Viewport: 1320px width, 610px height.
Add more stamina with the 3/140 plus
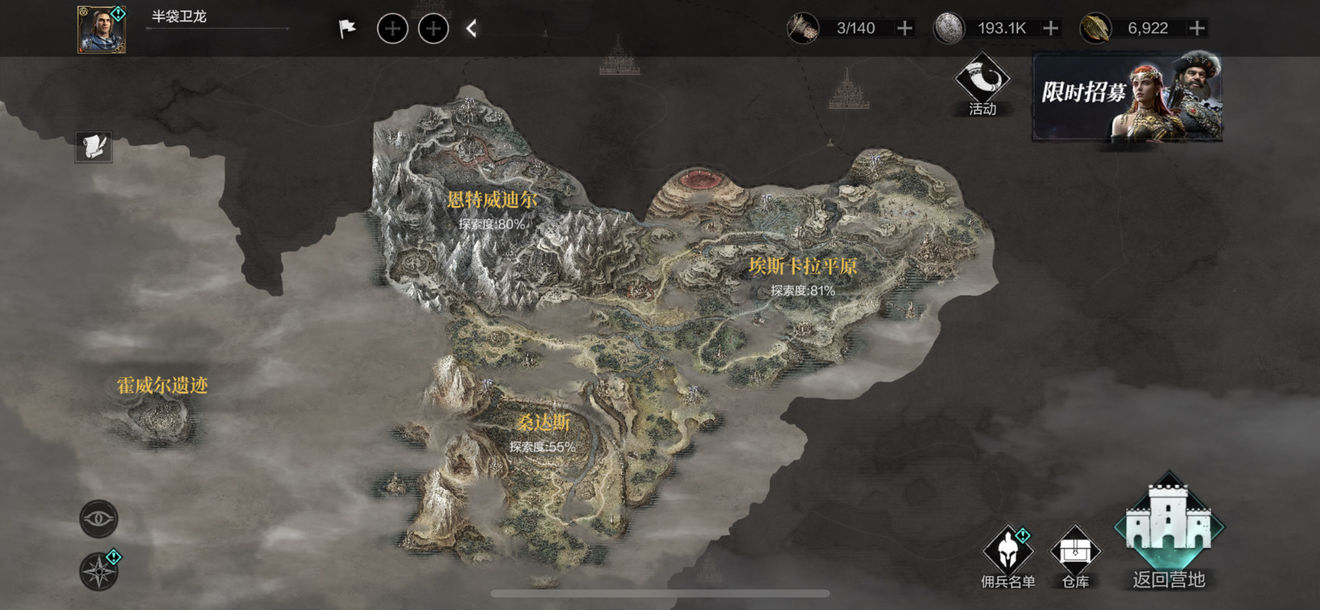click(x=905, y=28)
